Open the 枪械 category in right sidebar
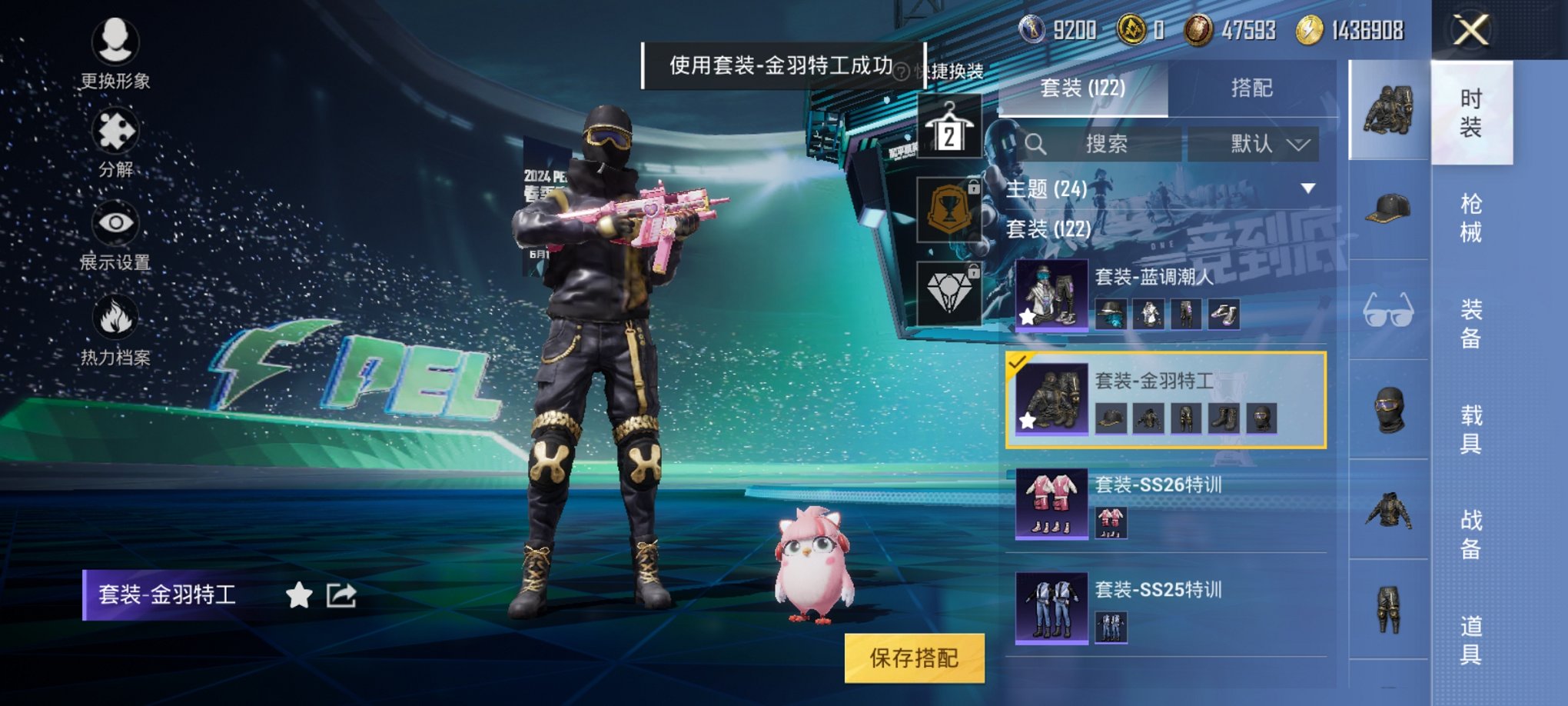 point(1470,218)
